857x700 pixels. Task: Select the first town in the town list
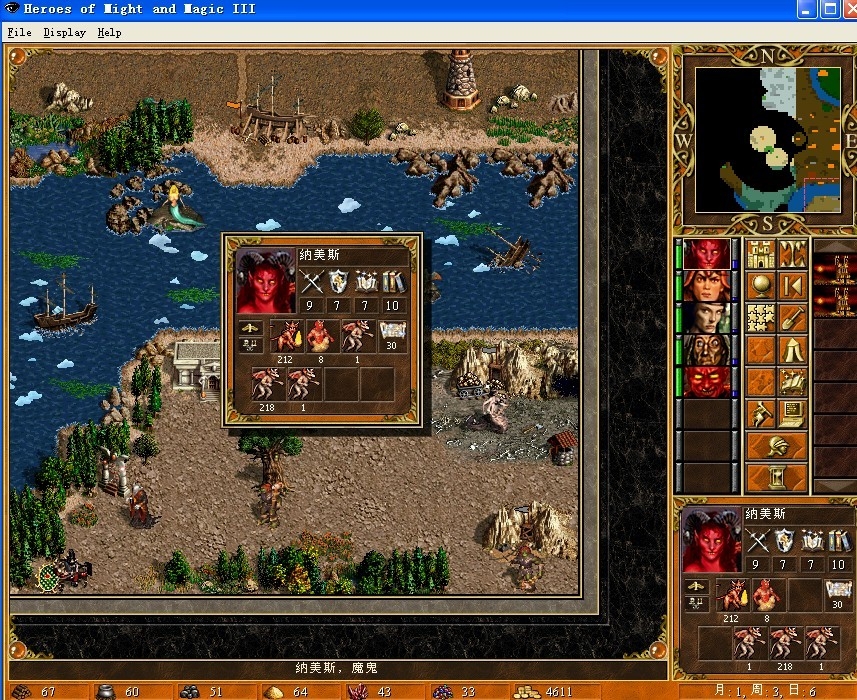coord(835,270)
